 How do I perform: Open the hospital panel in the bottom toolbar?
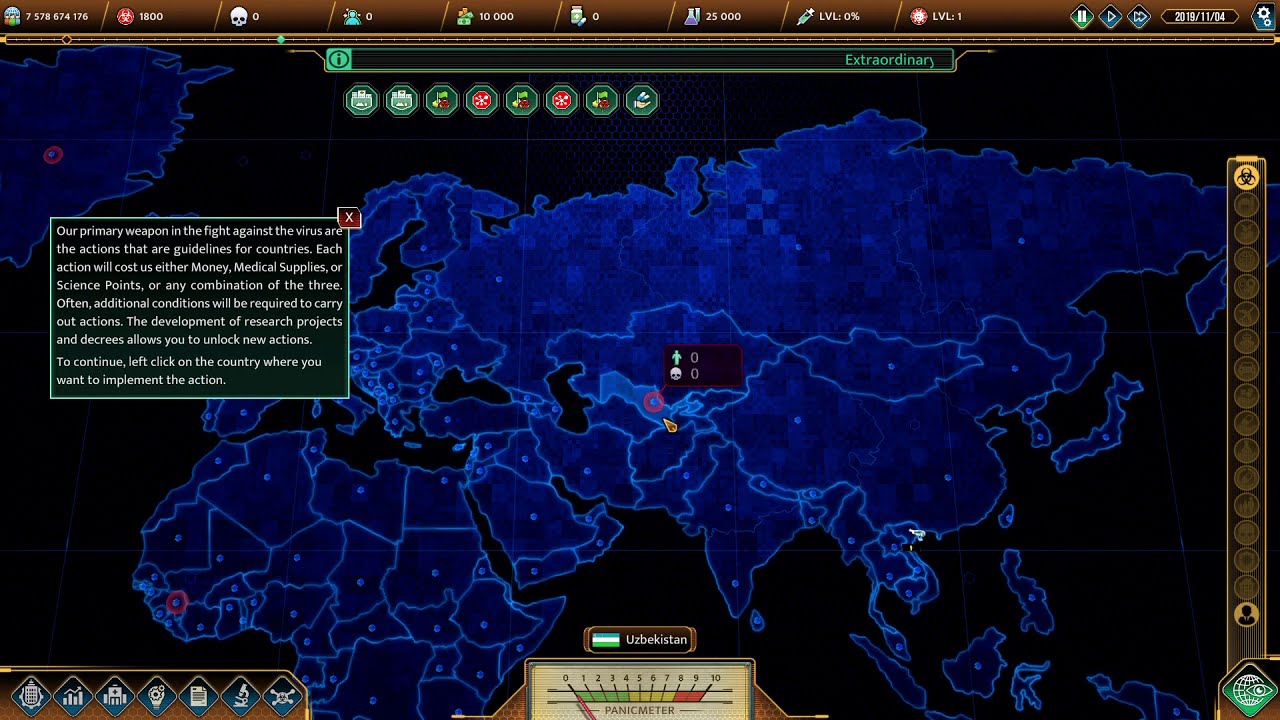114,695
